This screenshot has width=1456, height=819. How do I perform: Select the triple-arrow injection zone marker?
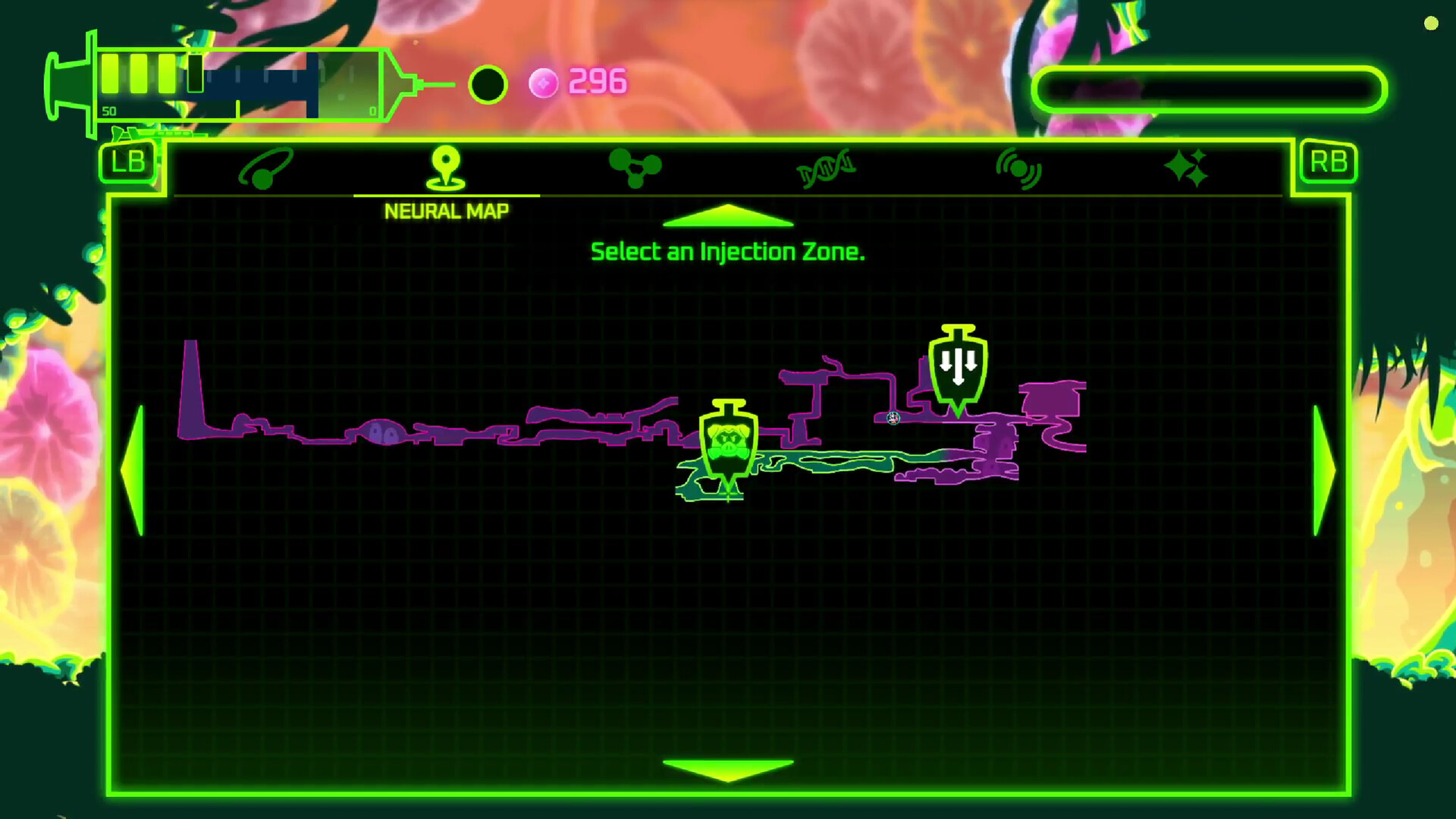(x=958, y=366)
